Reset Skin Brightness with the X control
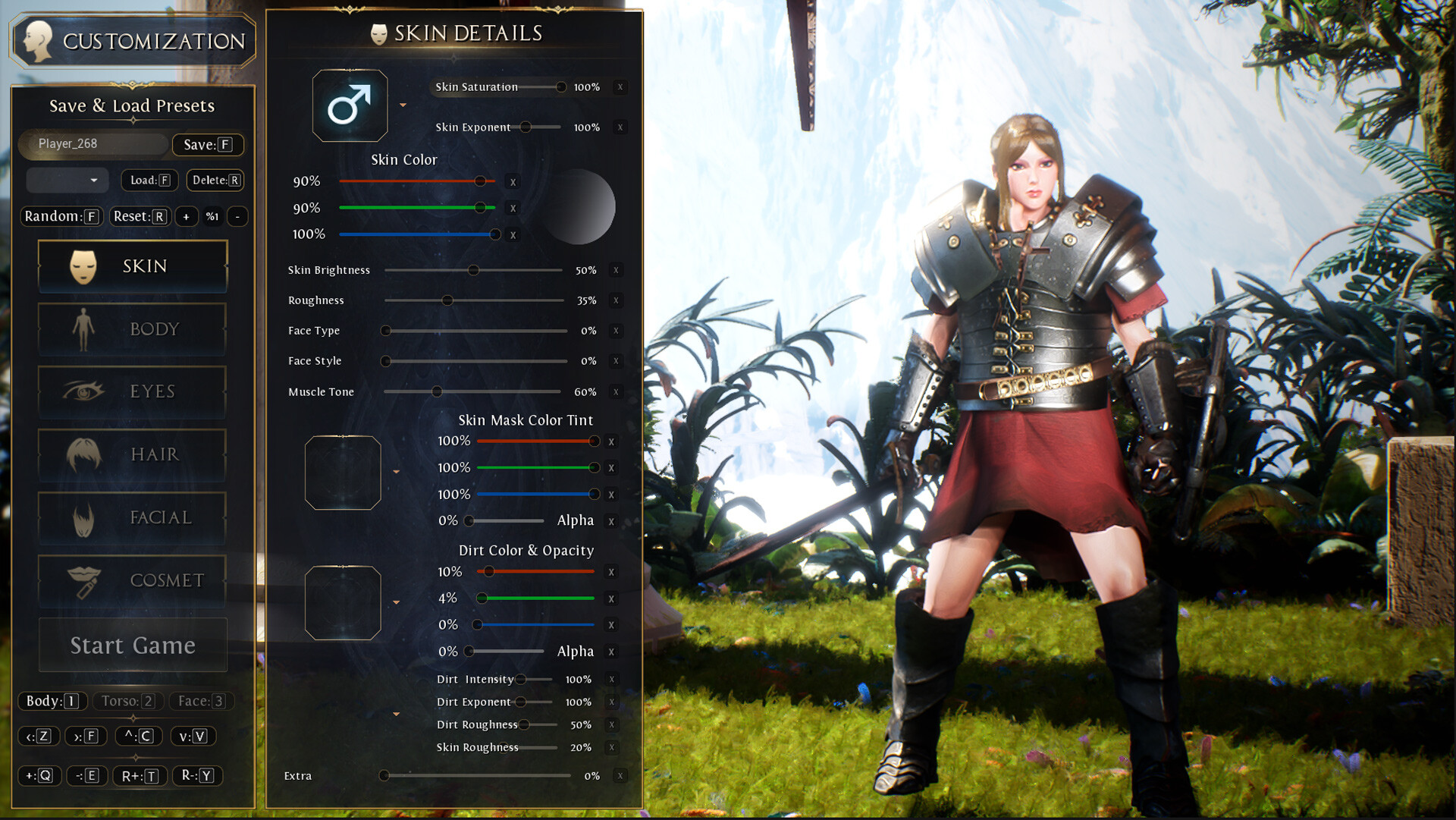Image resolution: width=1456 pixels, height=820 pixels. (617, 270)
